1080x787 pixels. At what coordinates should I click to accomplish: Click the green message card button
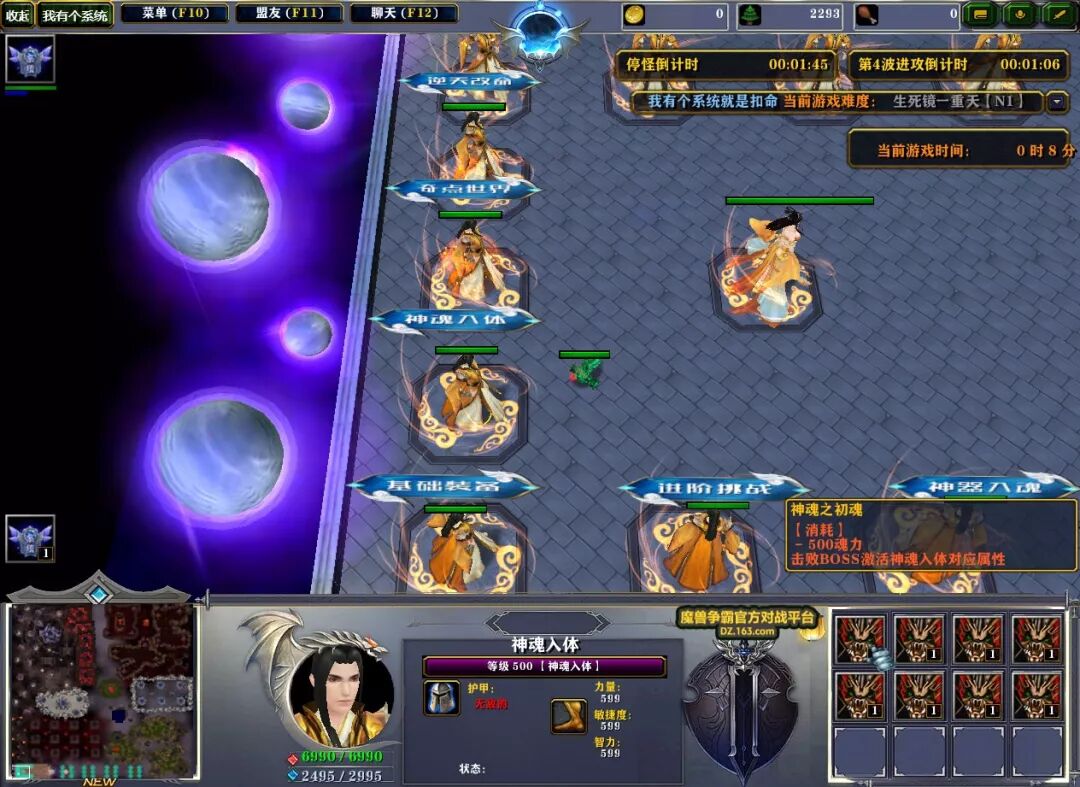click(981, 15)
